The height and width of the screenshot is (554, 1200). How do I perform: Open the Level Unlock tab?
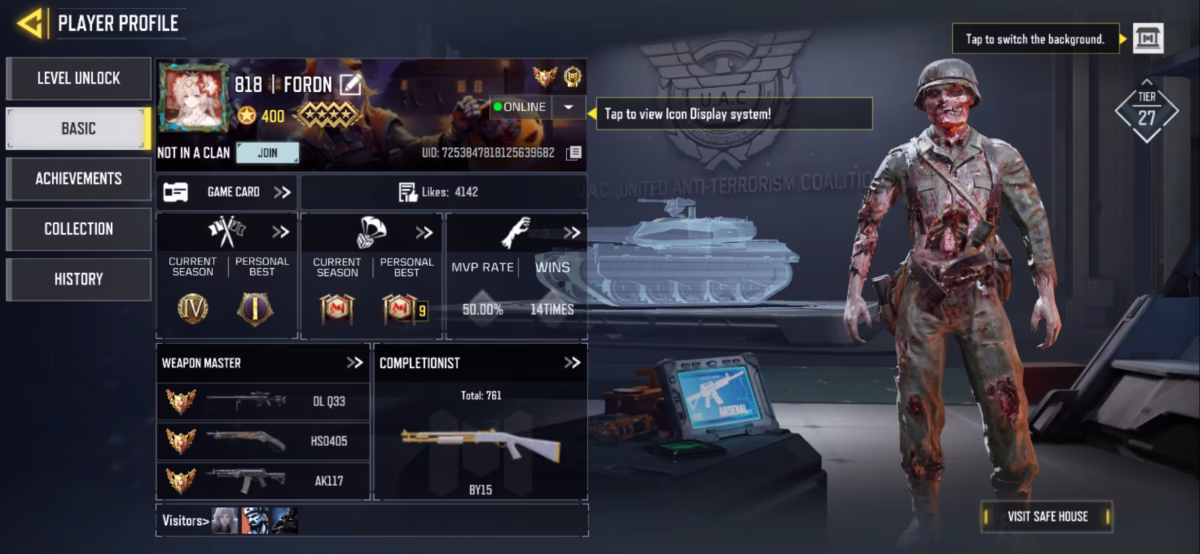78,78
